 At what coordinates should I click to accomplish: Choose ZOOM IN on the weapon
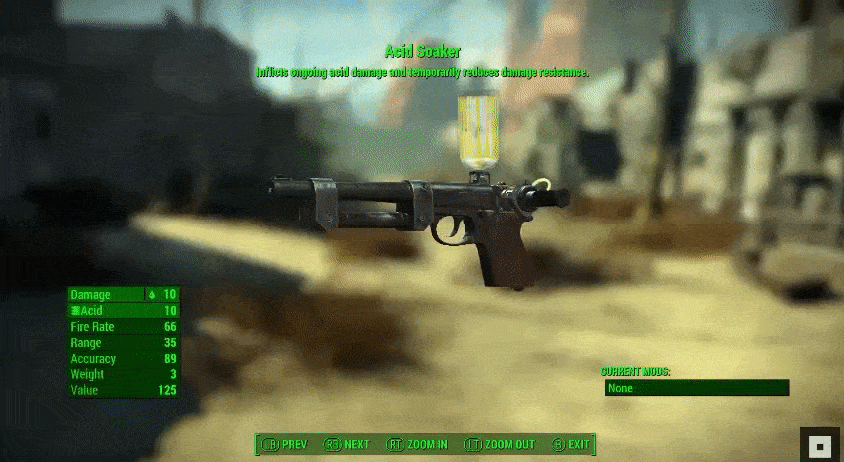[x=417, y=444]
